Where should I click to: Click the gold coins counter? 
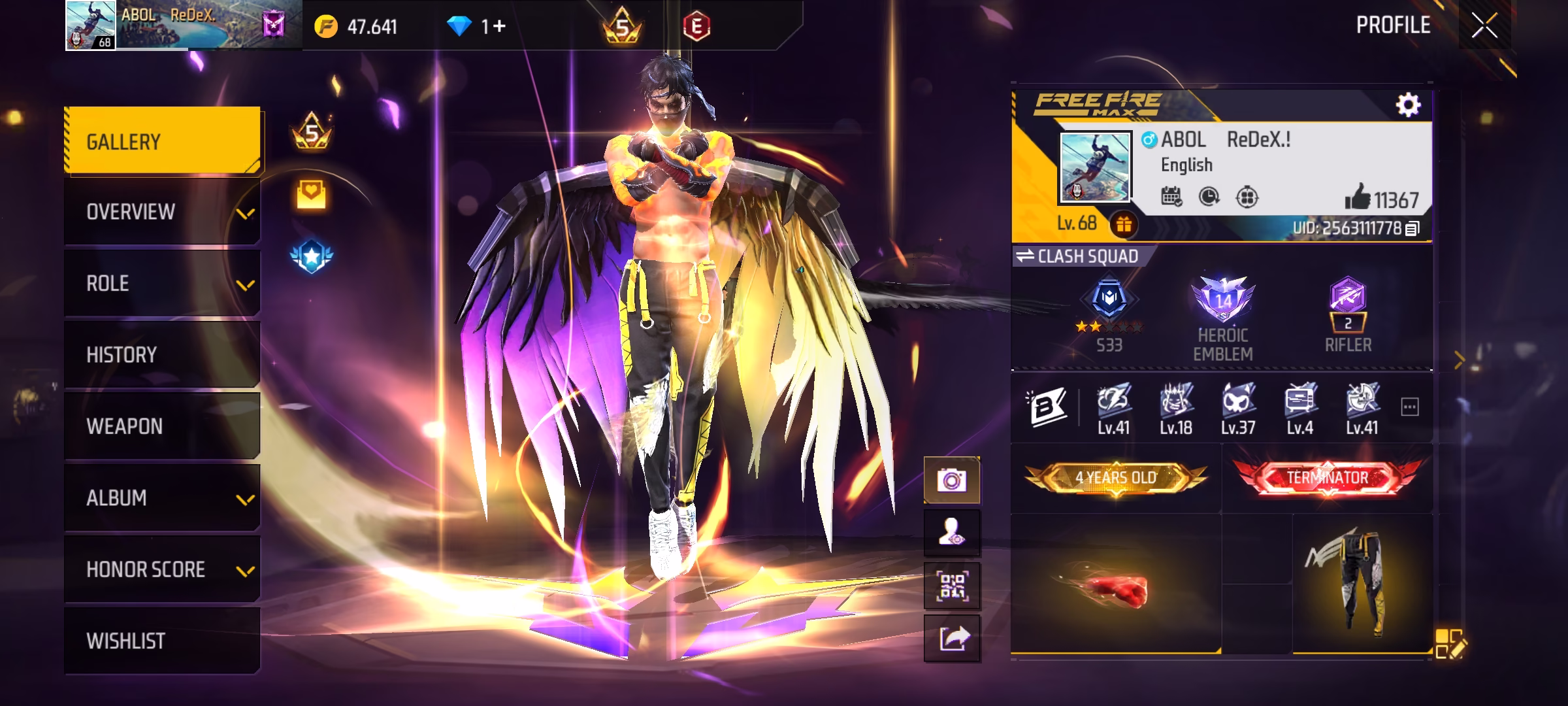coord(356,27)
